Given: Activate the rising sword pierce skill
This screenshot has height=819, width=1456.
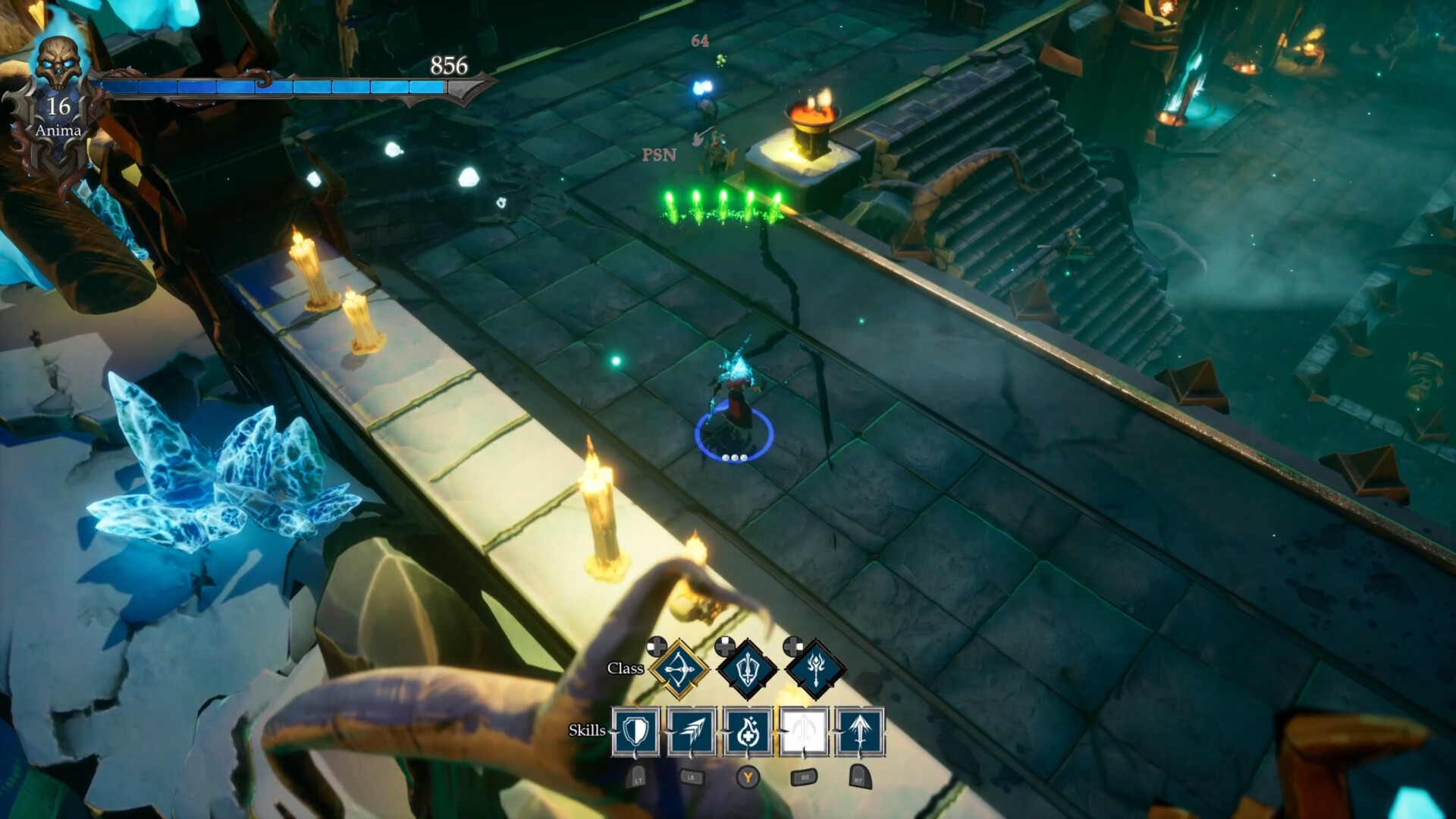Looking at the screenshot, I should (x=862, y=733).
